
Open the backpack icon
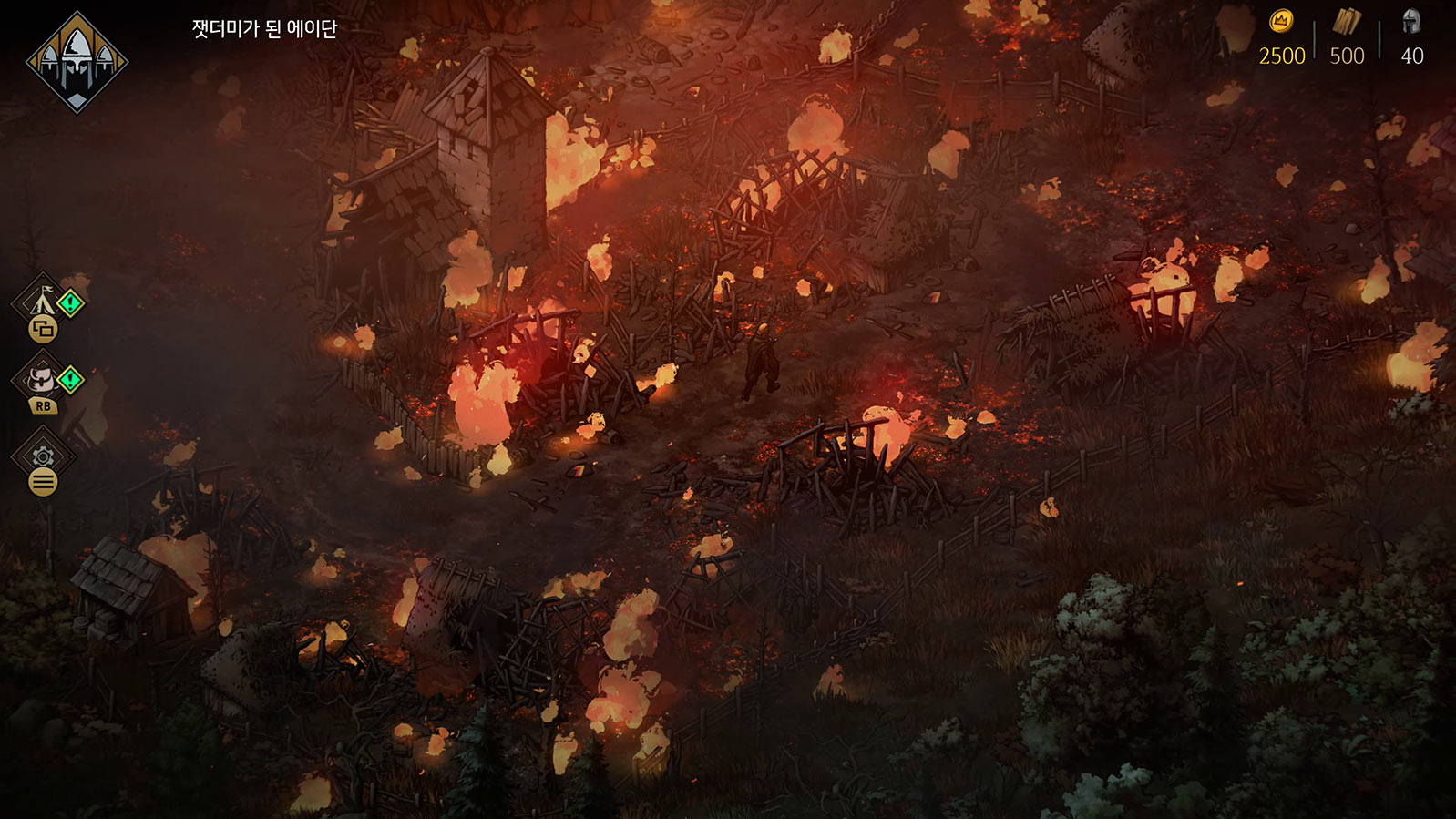point(41,378)
